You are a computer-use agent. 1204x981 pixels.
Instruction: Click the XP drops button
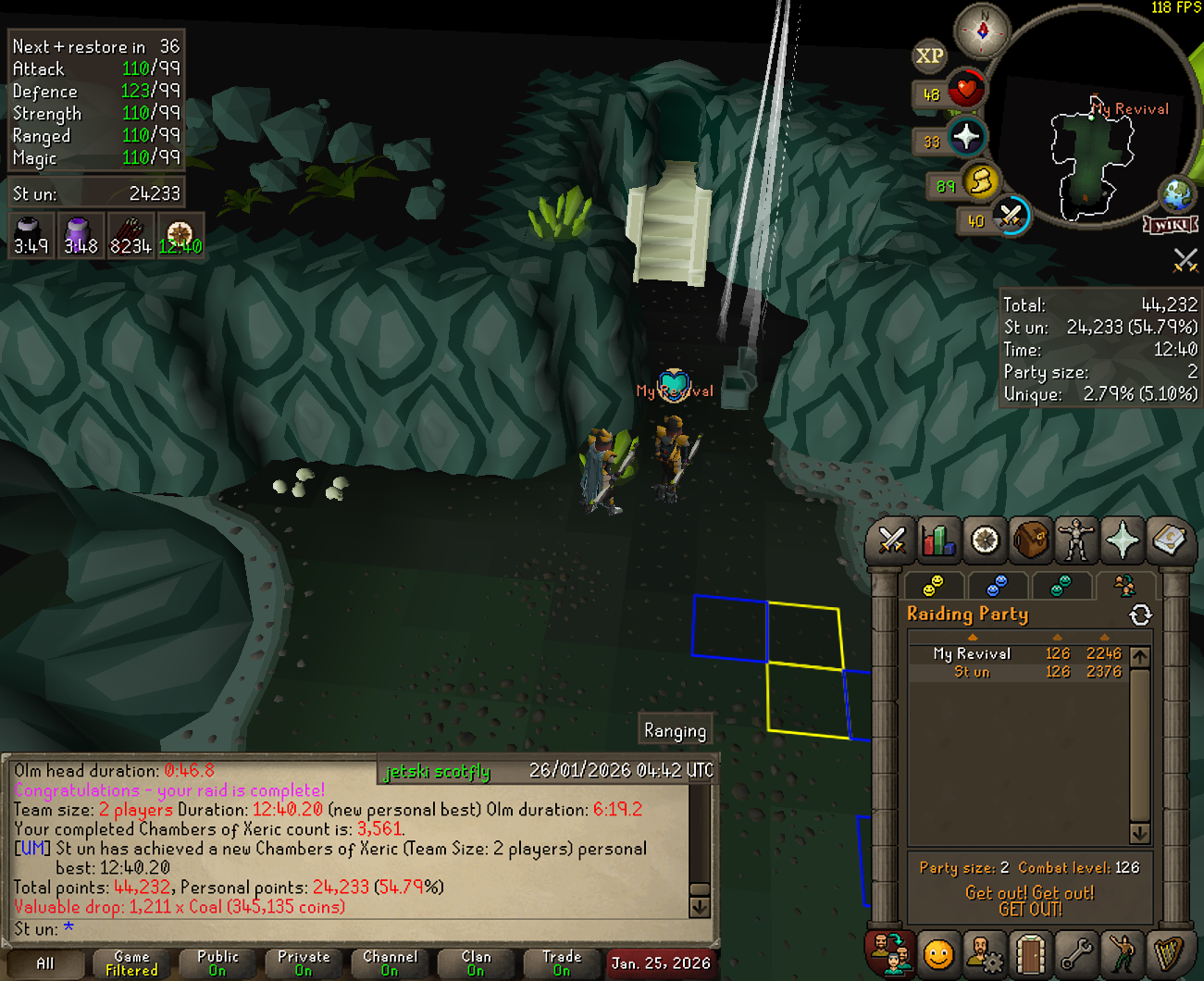click(929, 56)
